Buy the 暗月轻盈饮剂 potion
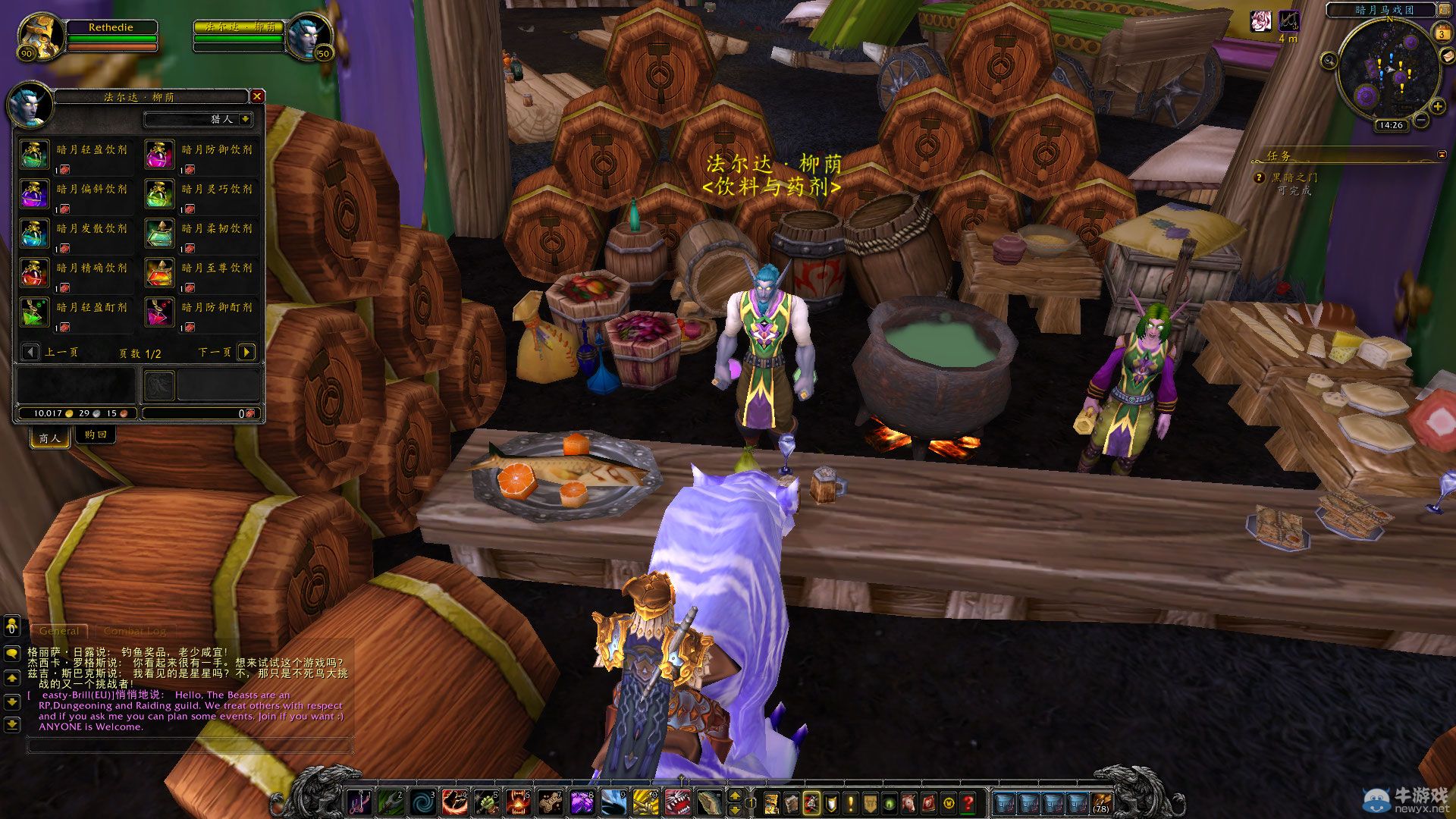The width and height of the screenshot is (1456, 819). point(34,155)
